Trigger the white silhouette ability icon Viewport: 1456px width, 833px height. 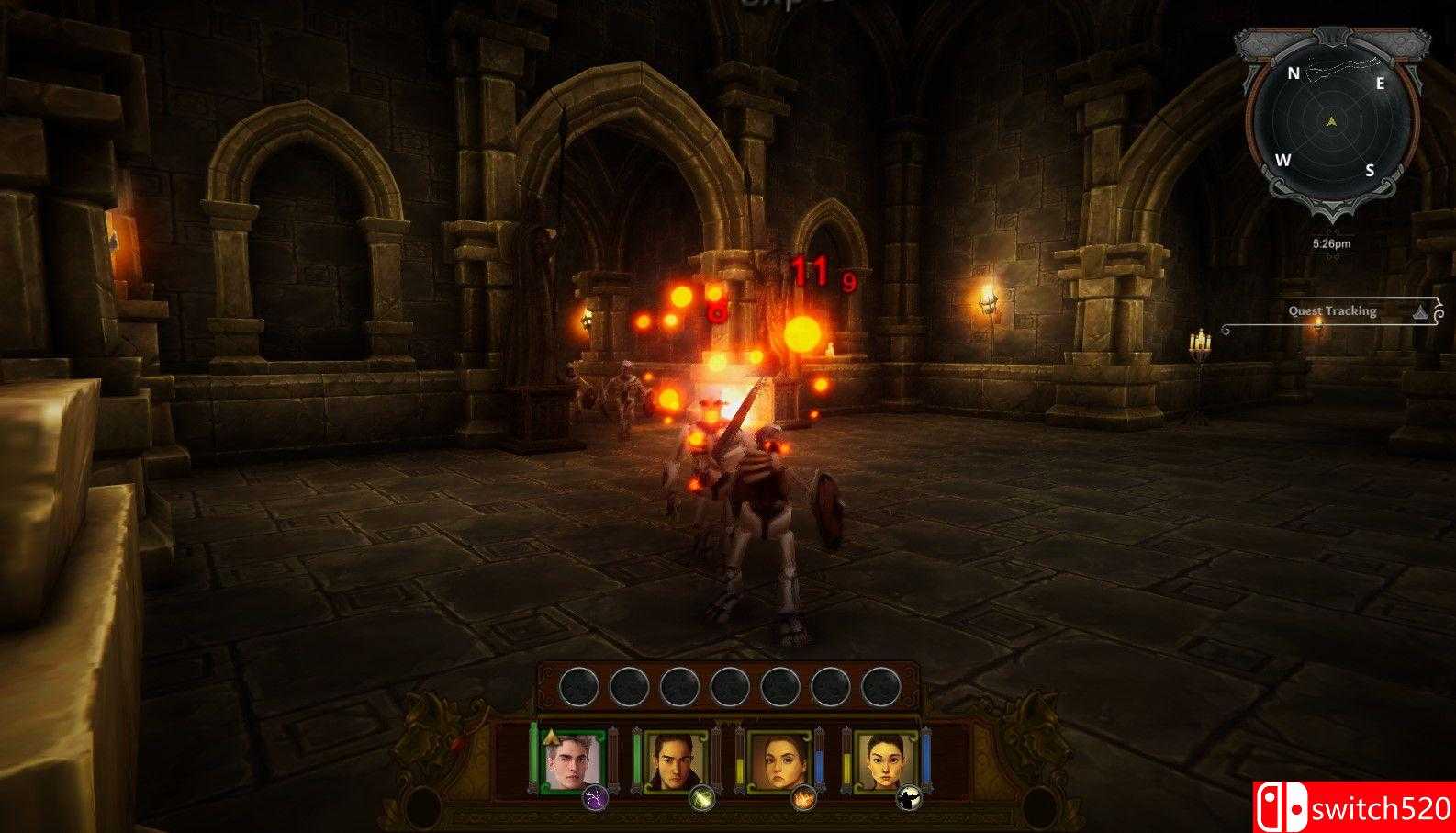[909, 798]
